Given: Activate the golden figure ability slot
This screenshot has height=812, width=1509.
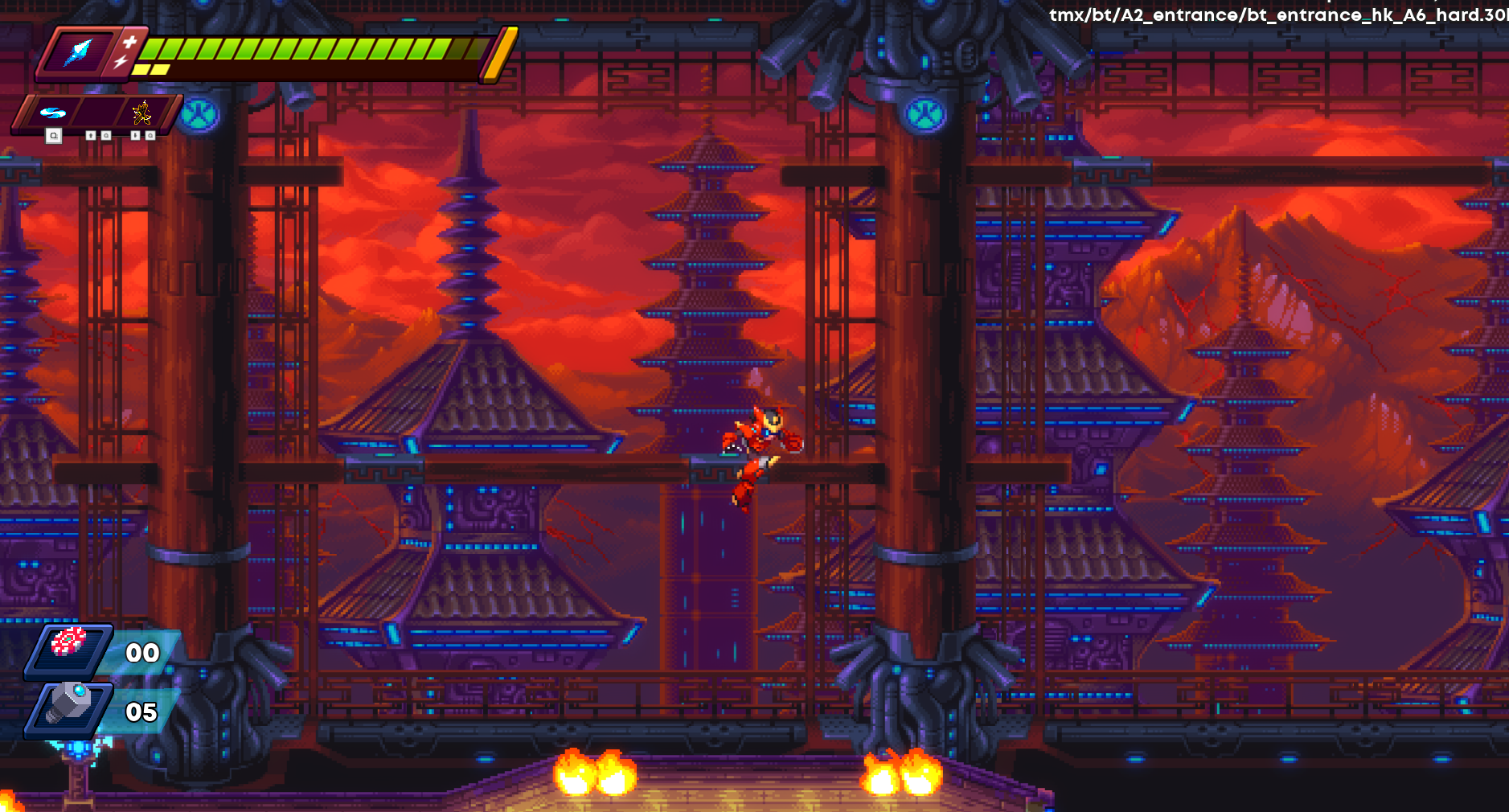Looking at the screenshot, I should point(142,112).
